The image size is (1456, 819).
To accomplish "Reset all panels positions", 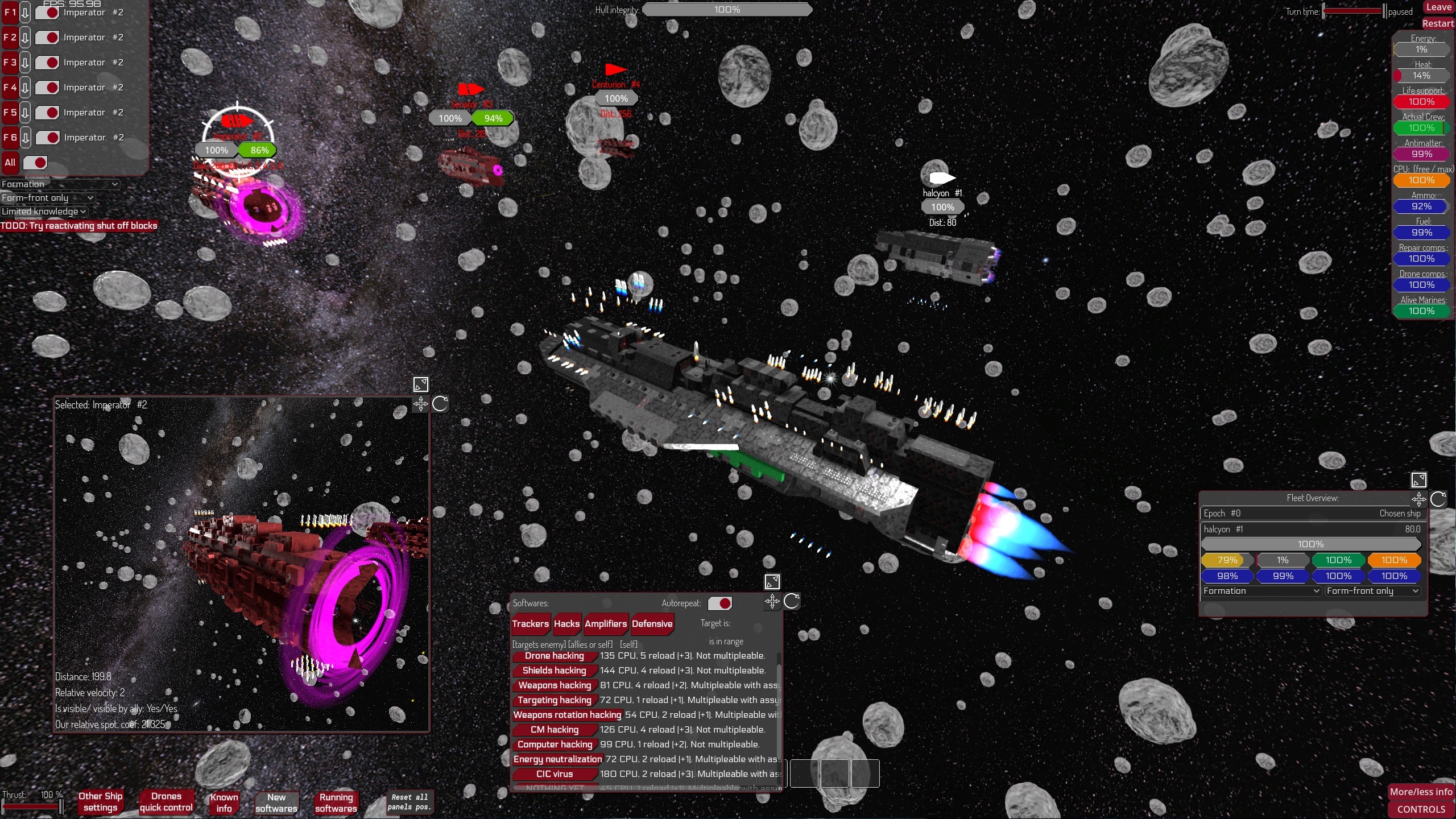I will pyautogui.click(x=409, y=802).
